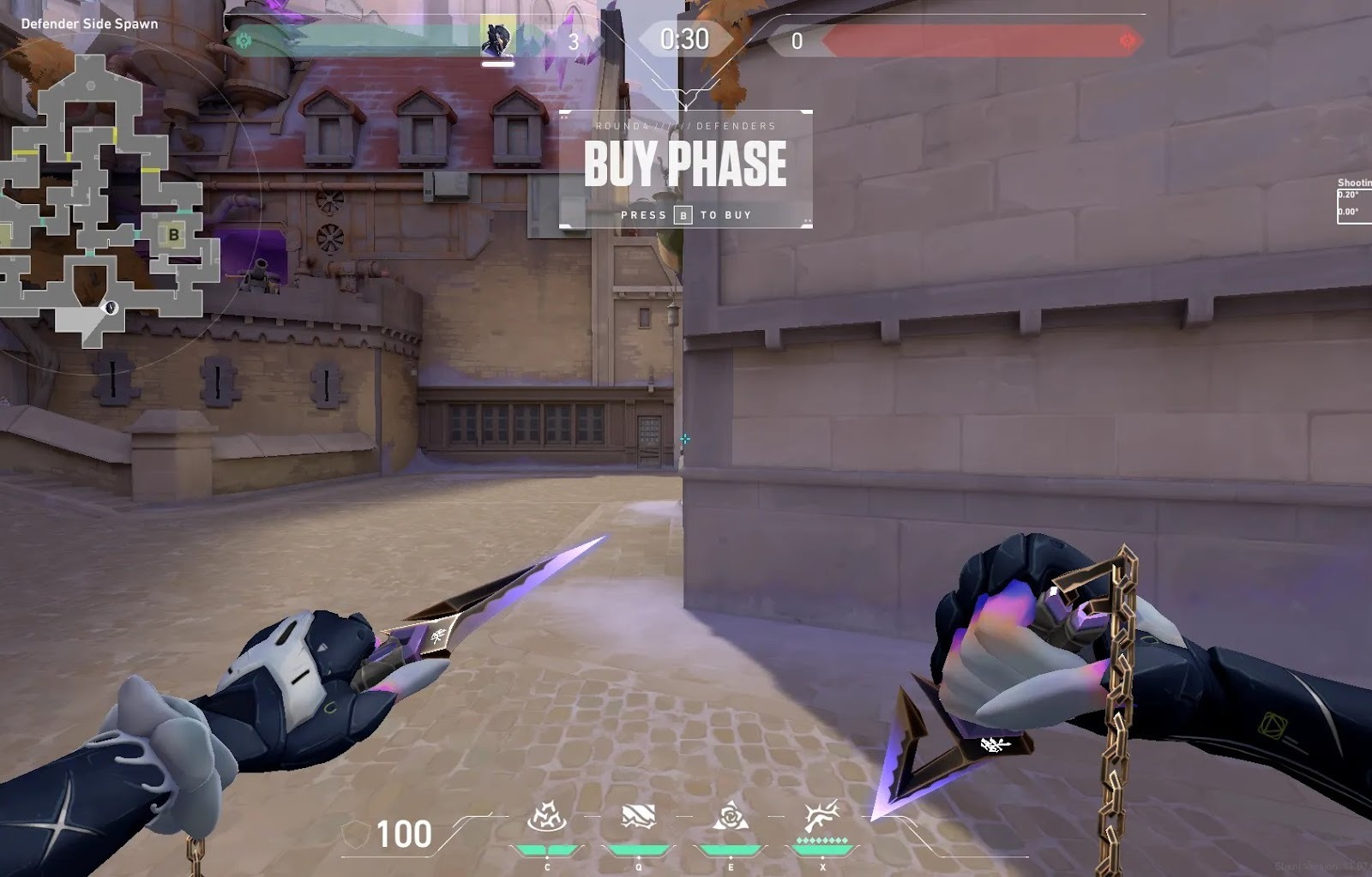Screen dimensions: 1372x877
Task: Choose the Arc Rose ability icon
Action: [x=731, y=817]
